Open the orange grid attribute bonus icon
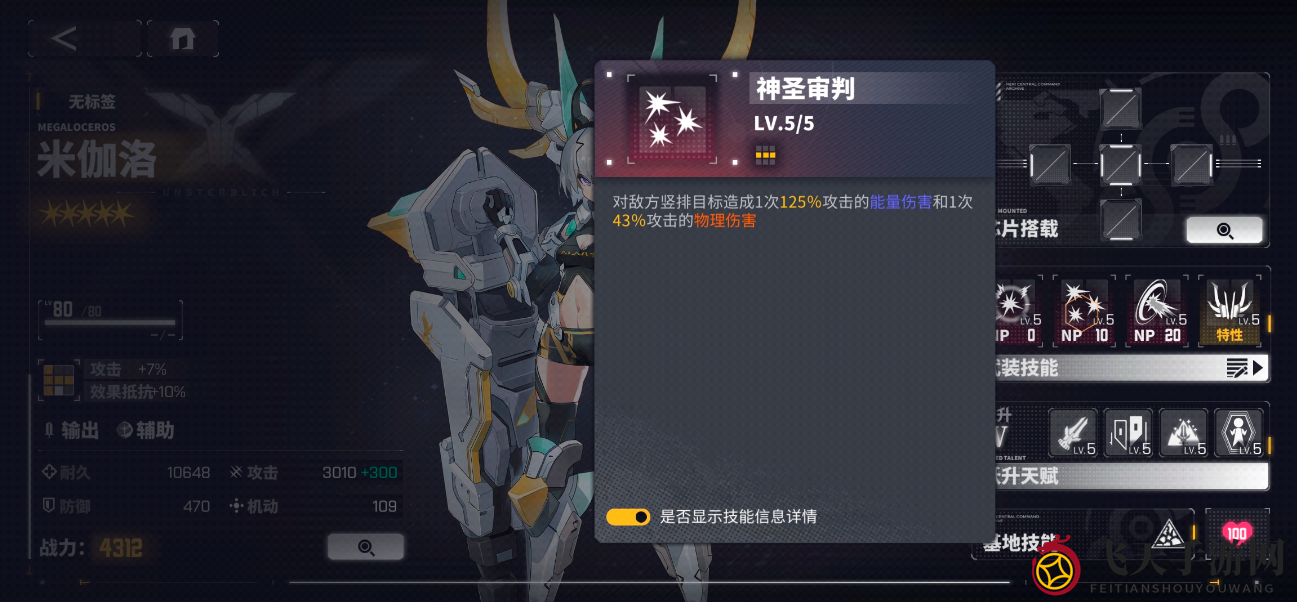1297x602 pixels. [x=59, y=380]
